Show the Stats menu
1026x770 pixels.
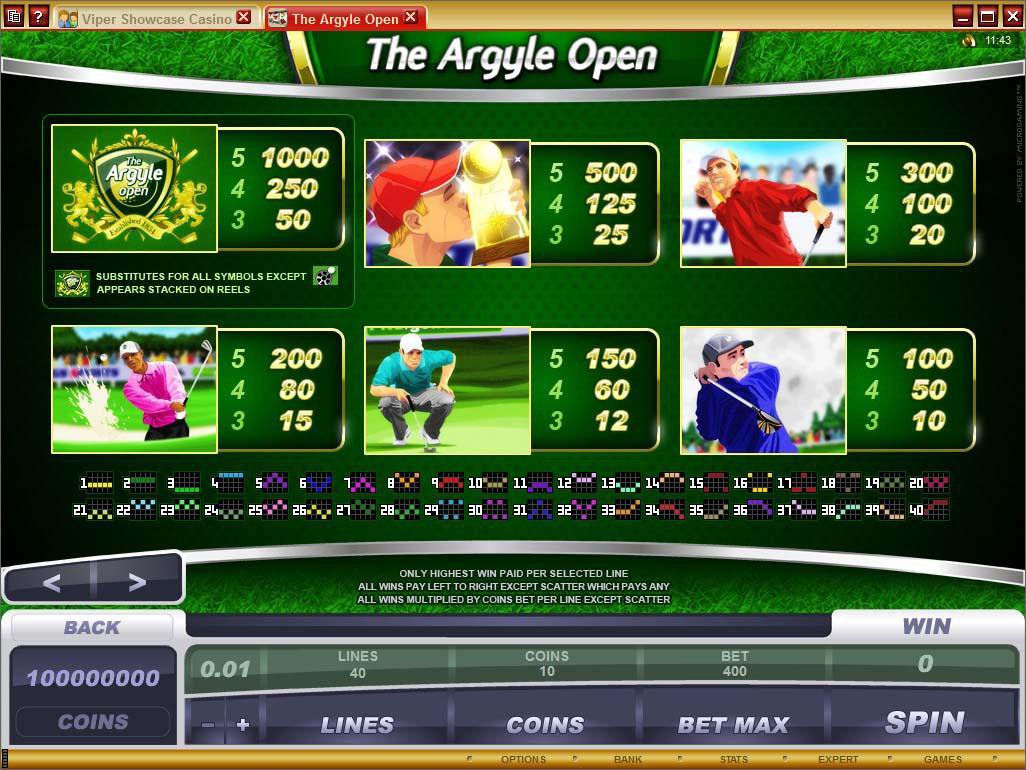(x=733, y=760)
